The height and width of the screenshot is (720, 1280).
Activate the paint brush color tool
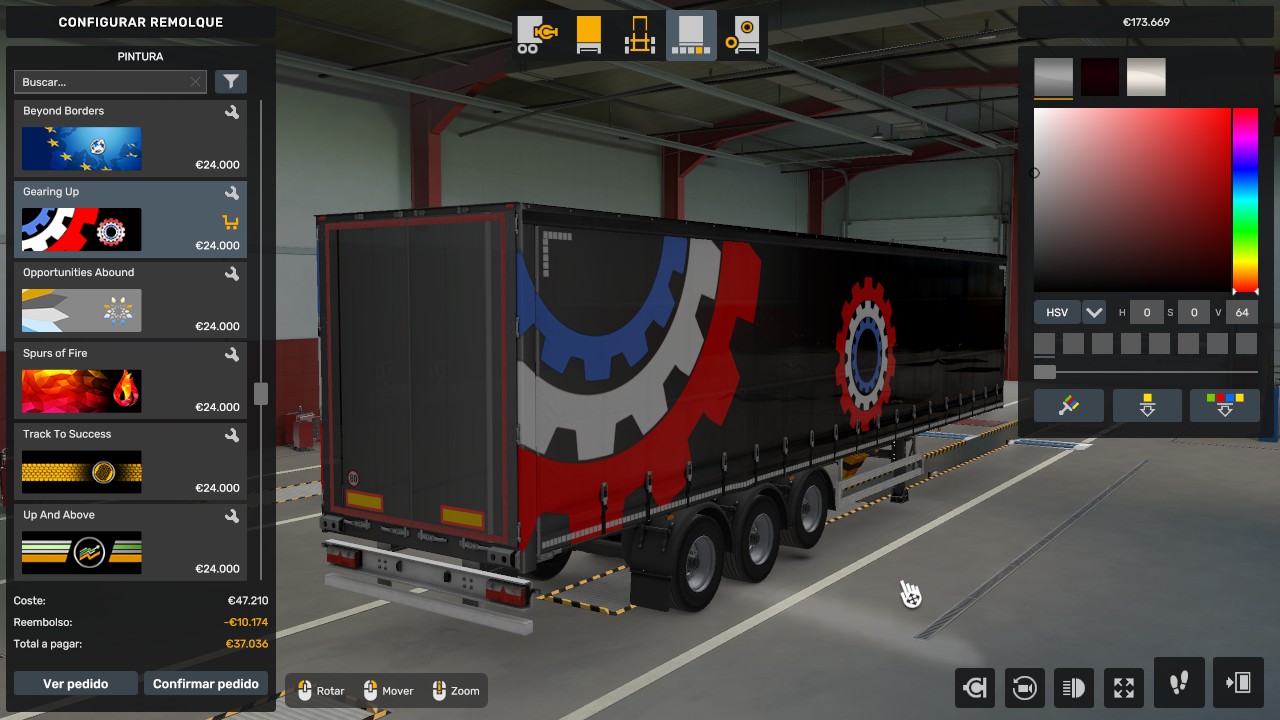[1069, 405]
